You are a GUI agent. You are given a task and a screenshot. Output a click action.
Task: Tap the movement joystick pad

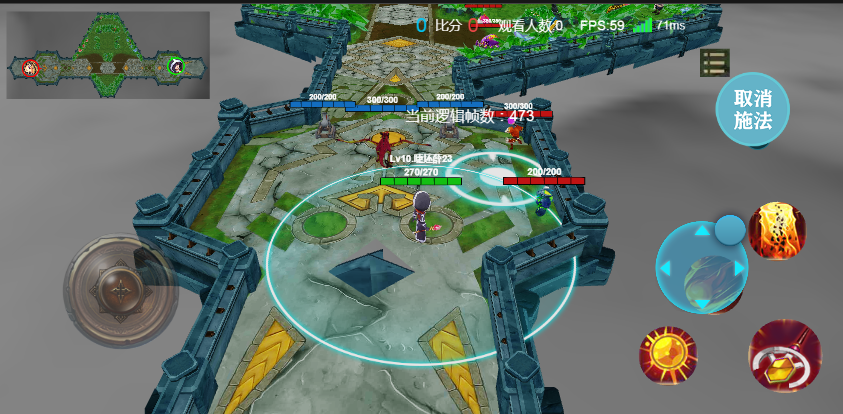[121, 291]
